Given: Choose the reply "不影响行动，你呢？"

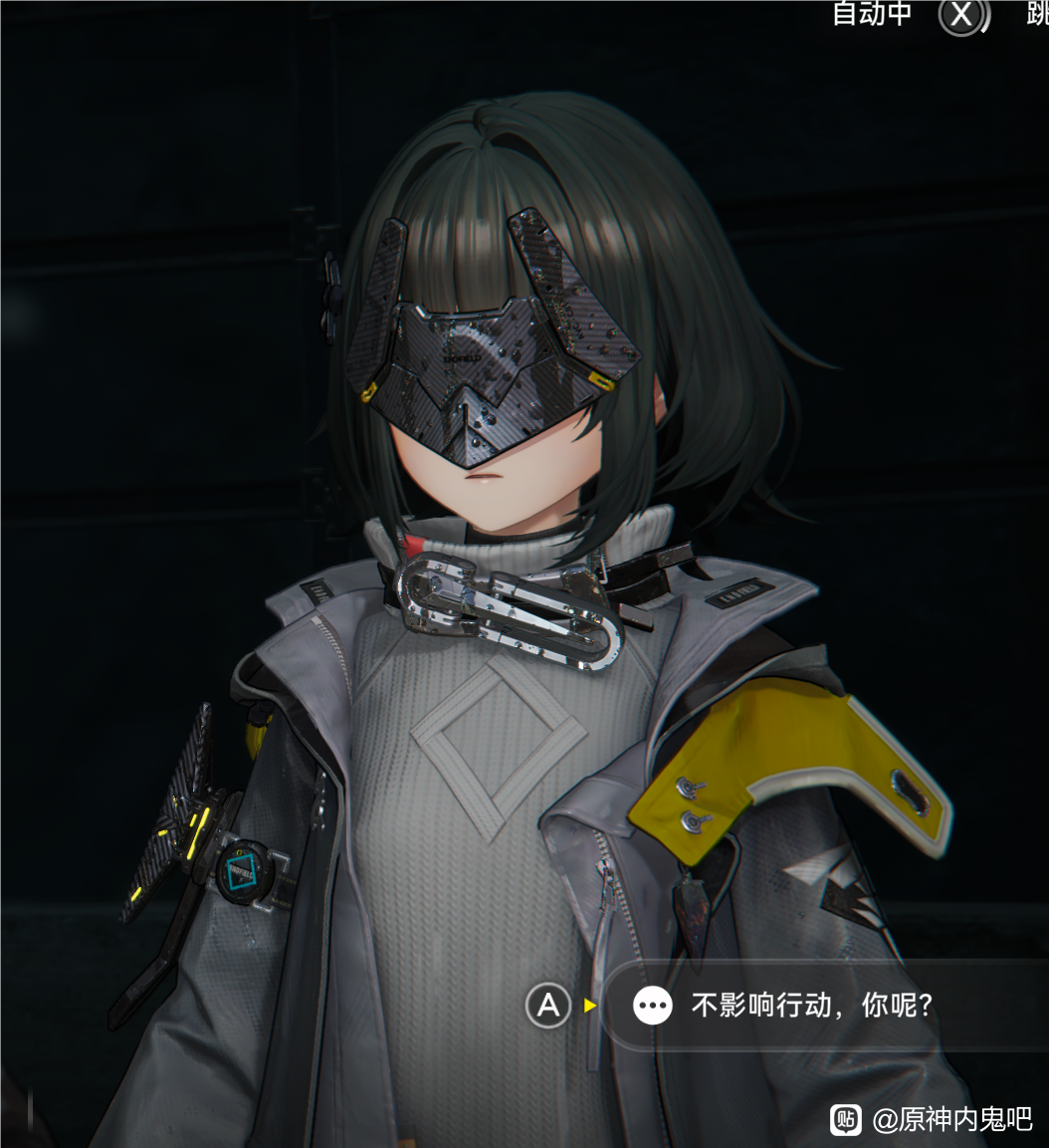Looking at the screenshot, I should (811, 1006).
